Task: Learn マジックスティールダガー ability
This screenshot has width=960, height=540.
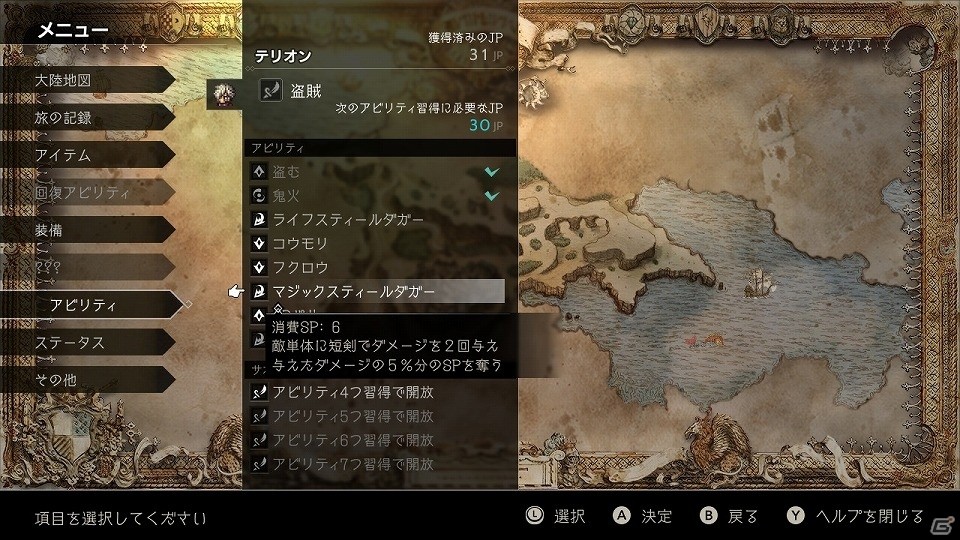Action: 375,291
